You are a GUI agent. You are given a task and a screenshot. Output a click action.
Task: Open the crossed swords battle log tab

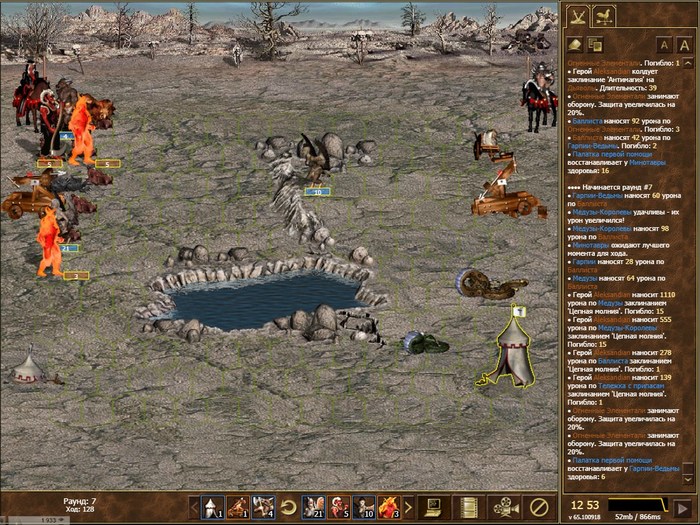click(577, 16)
